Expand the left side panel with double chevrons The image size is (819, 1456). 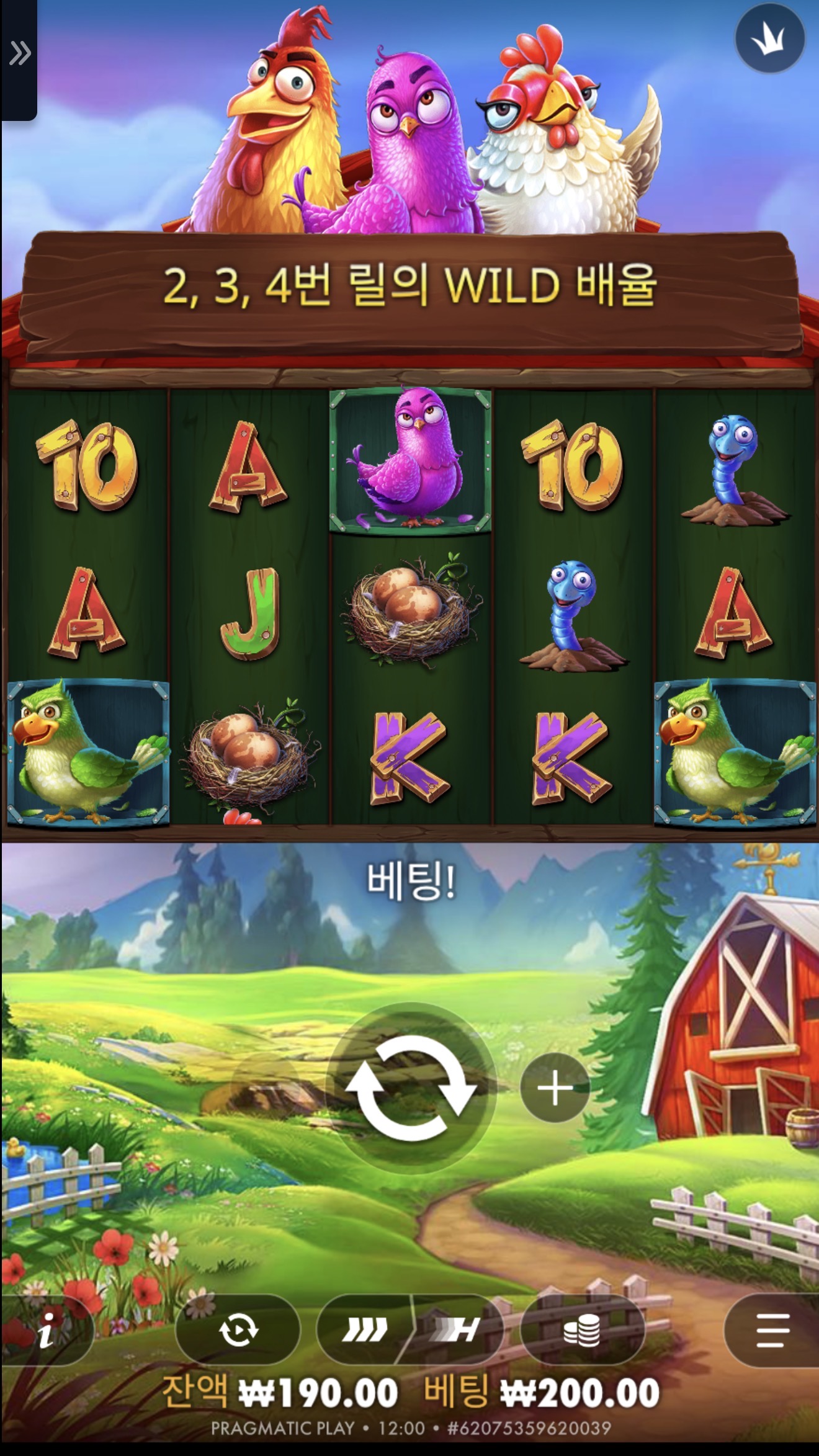tap(20, 53)
